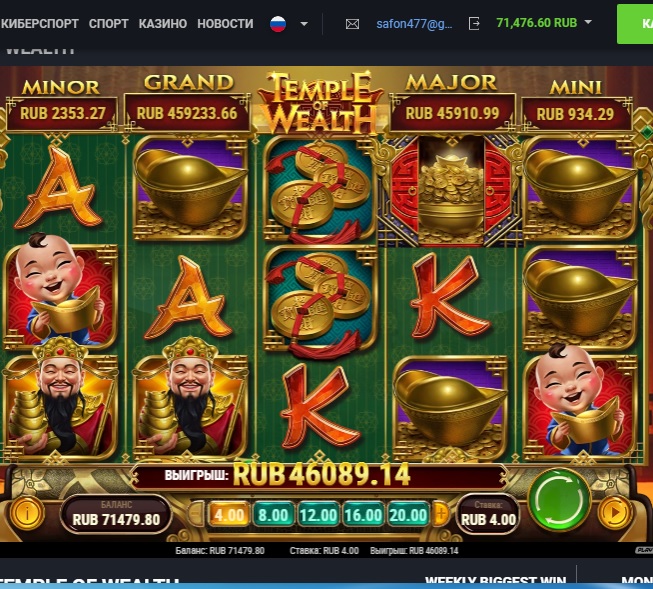Spin the reels with the green button

(559, 499)
